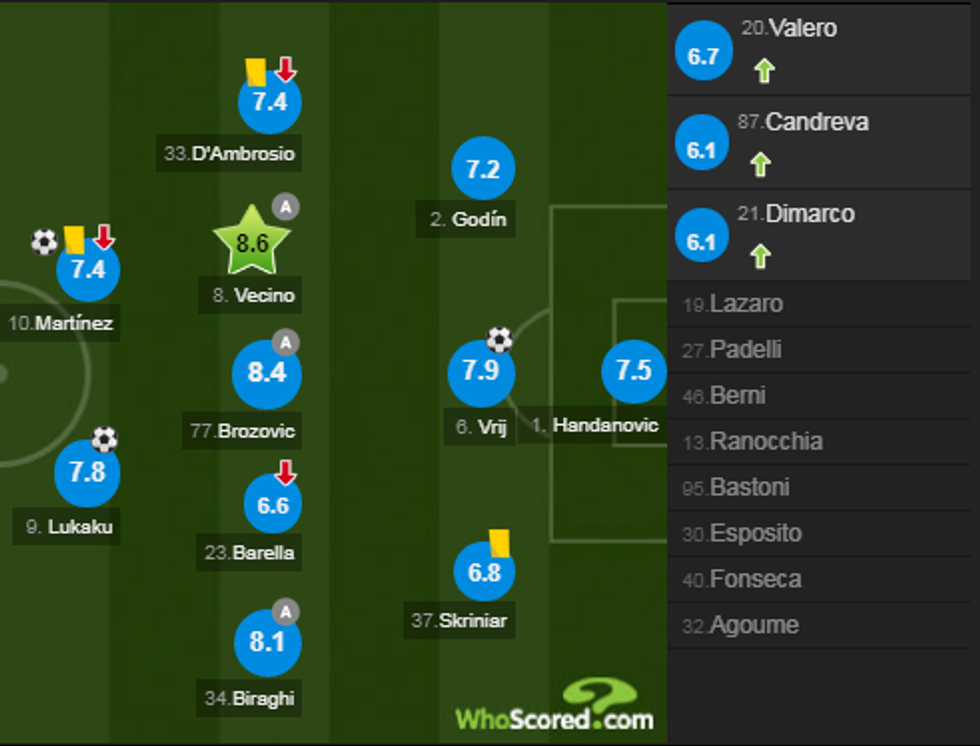Open Lukaku's 7.8 rating bubble

coord(87,472)
